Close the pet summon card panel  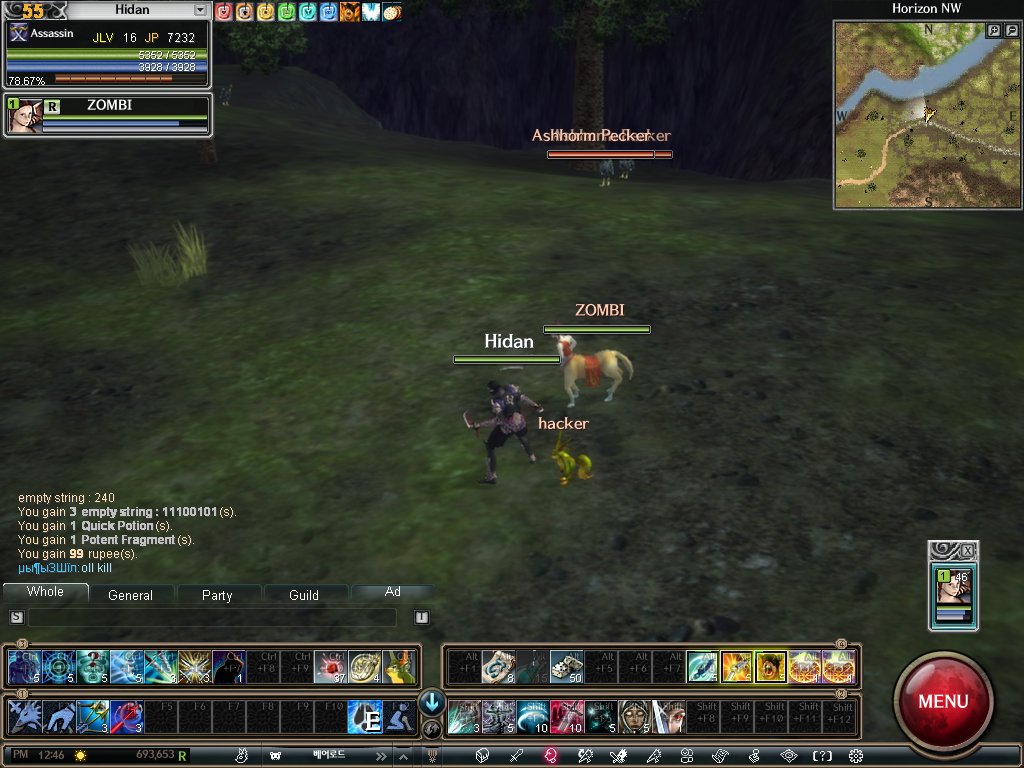tap(967, 550)
